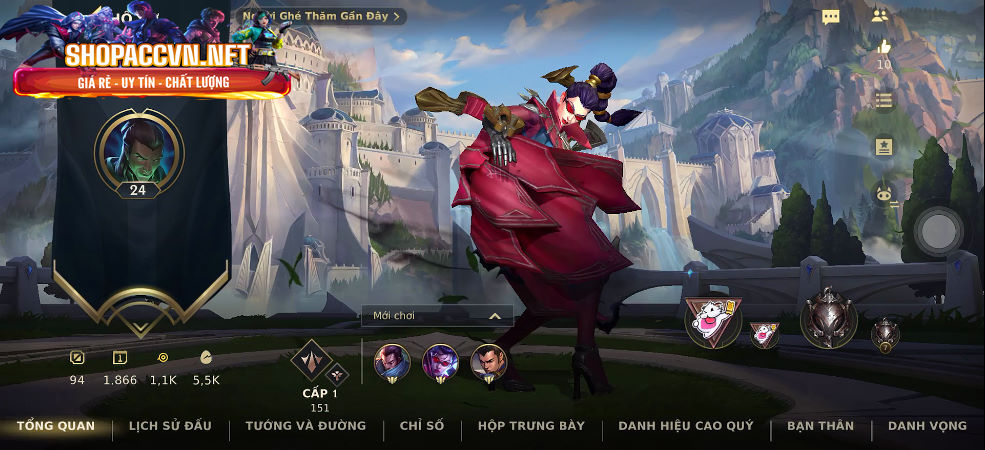Screen dimensions: 985x450
Task: Select the Tổng Quan tab
Action: pyautogui.click(x=56, y=426)
